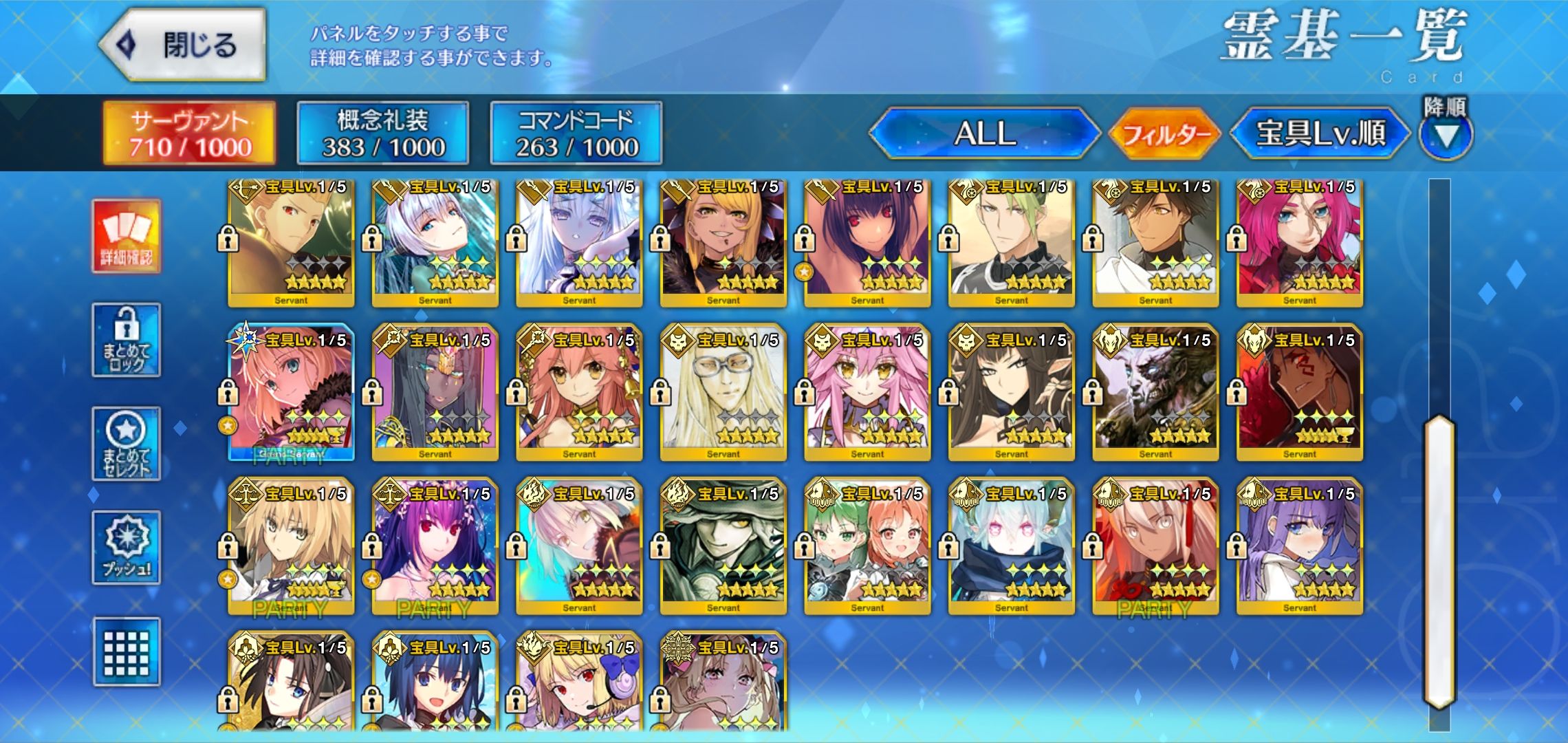The width and height of the screenshot is (1568, 743).
Task: Open the 概念礼装 tab
Action: click(x=383, y=133)
